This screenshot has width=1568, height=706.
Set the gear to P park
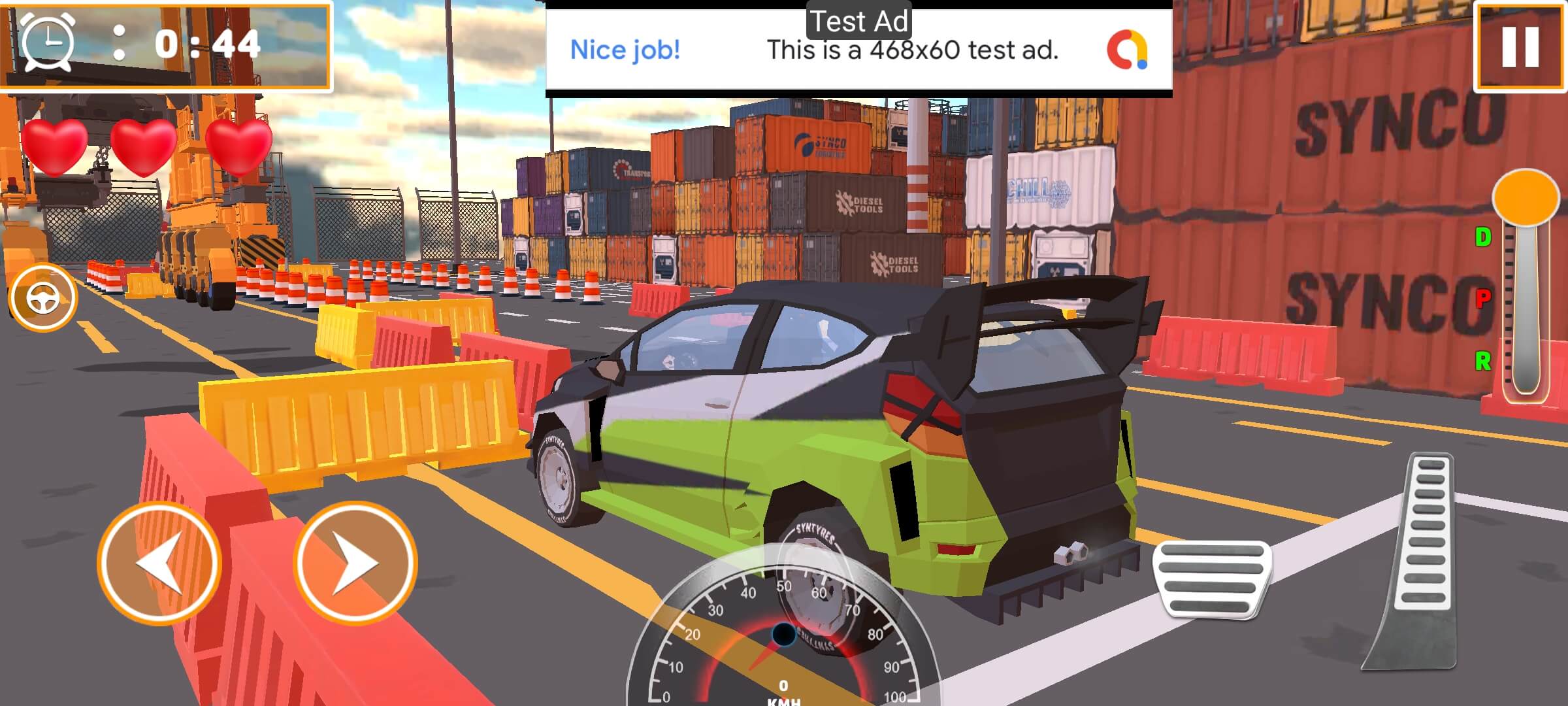pos(1483,299)
